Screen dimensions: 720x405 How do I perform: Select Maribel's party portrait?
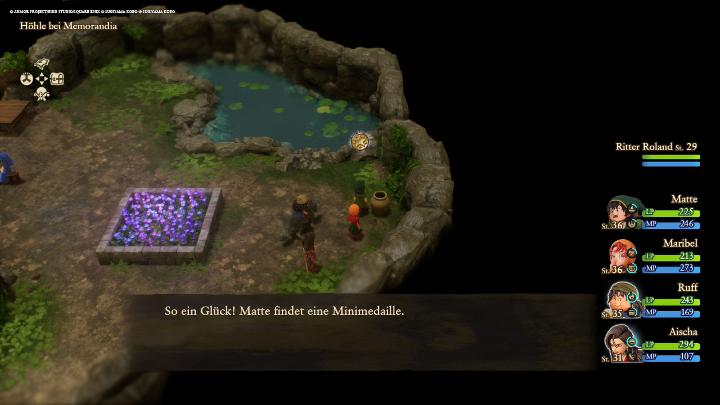[622, 256]
